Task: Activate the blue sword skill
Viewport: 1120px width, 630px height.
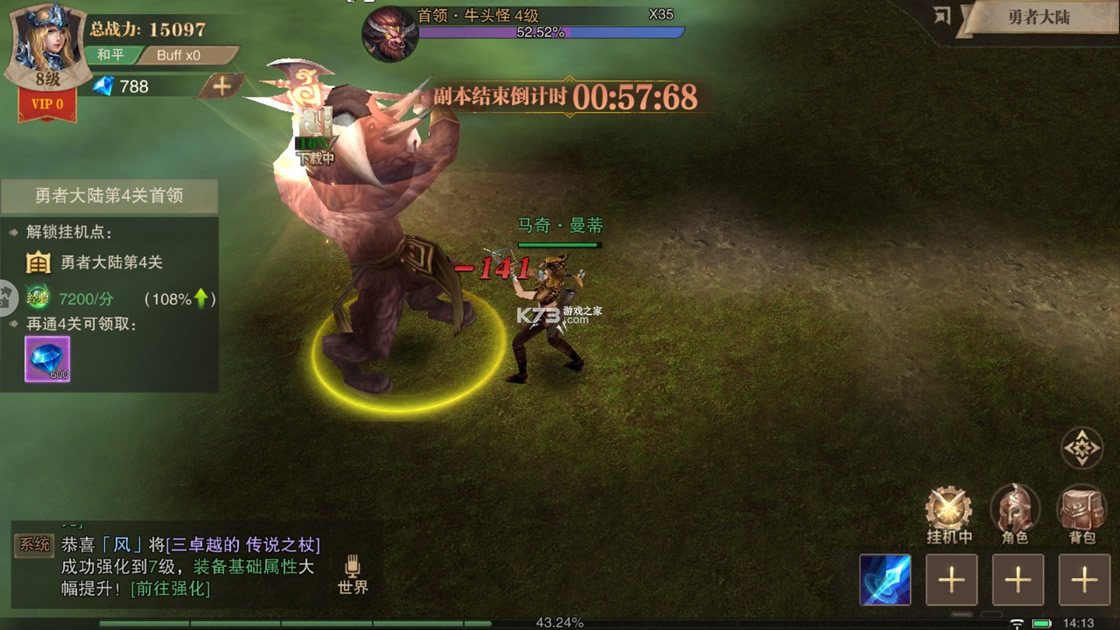Action: click(x=885, y=580)
